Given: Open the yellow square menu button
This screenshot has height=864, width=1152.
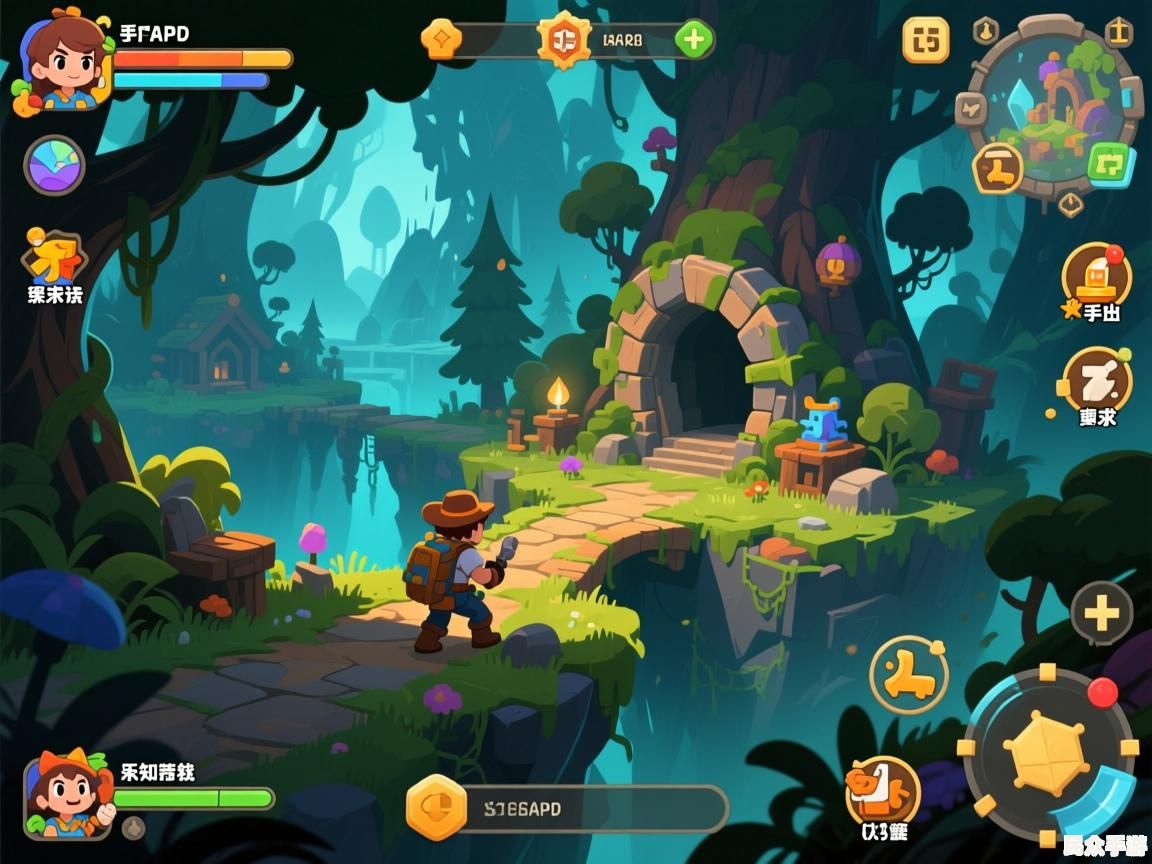Looking at the screenshot, I should tap(926, 41).
